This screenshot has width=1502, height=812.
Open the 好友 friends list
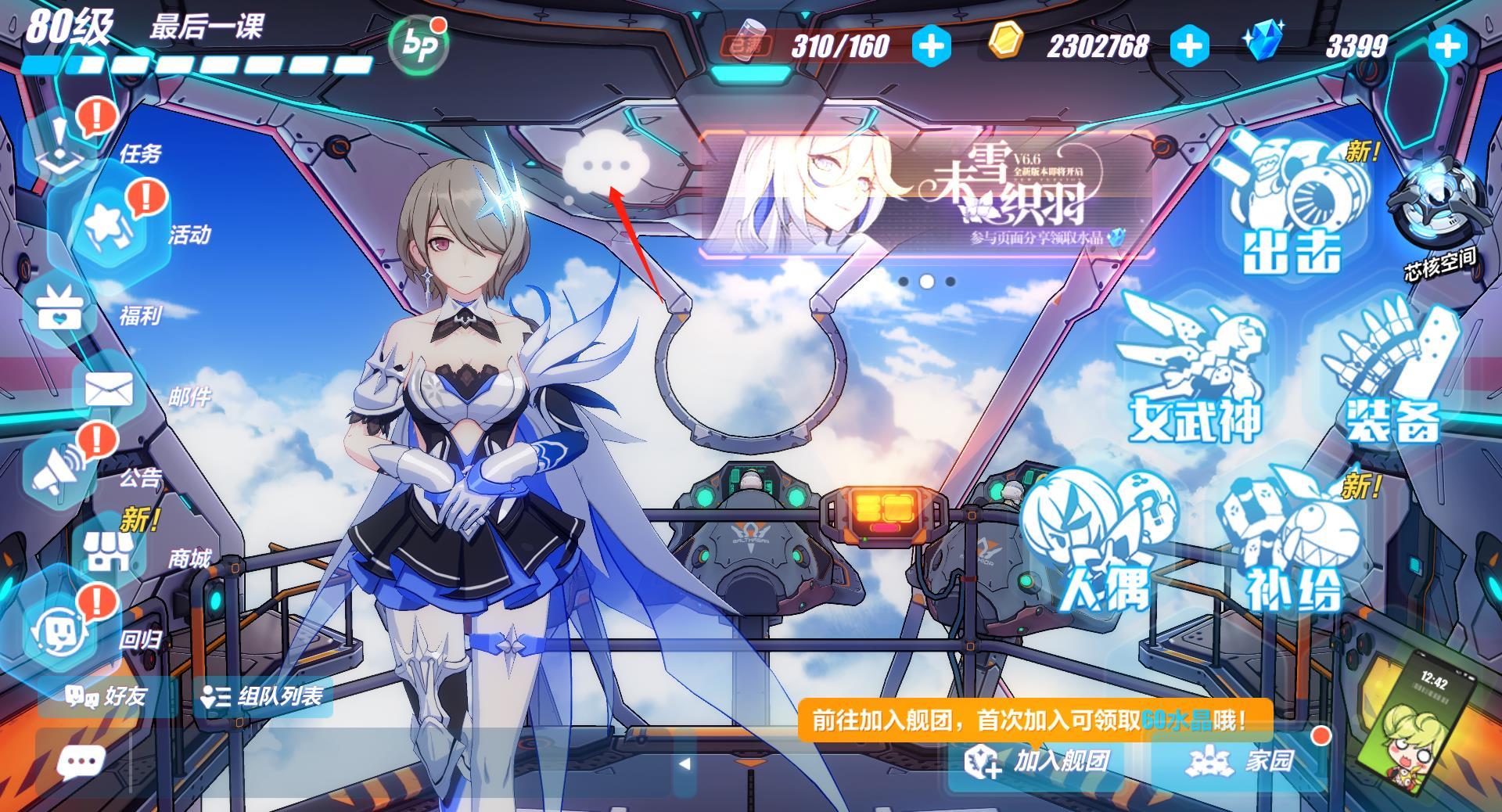[106, 695]
